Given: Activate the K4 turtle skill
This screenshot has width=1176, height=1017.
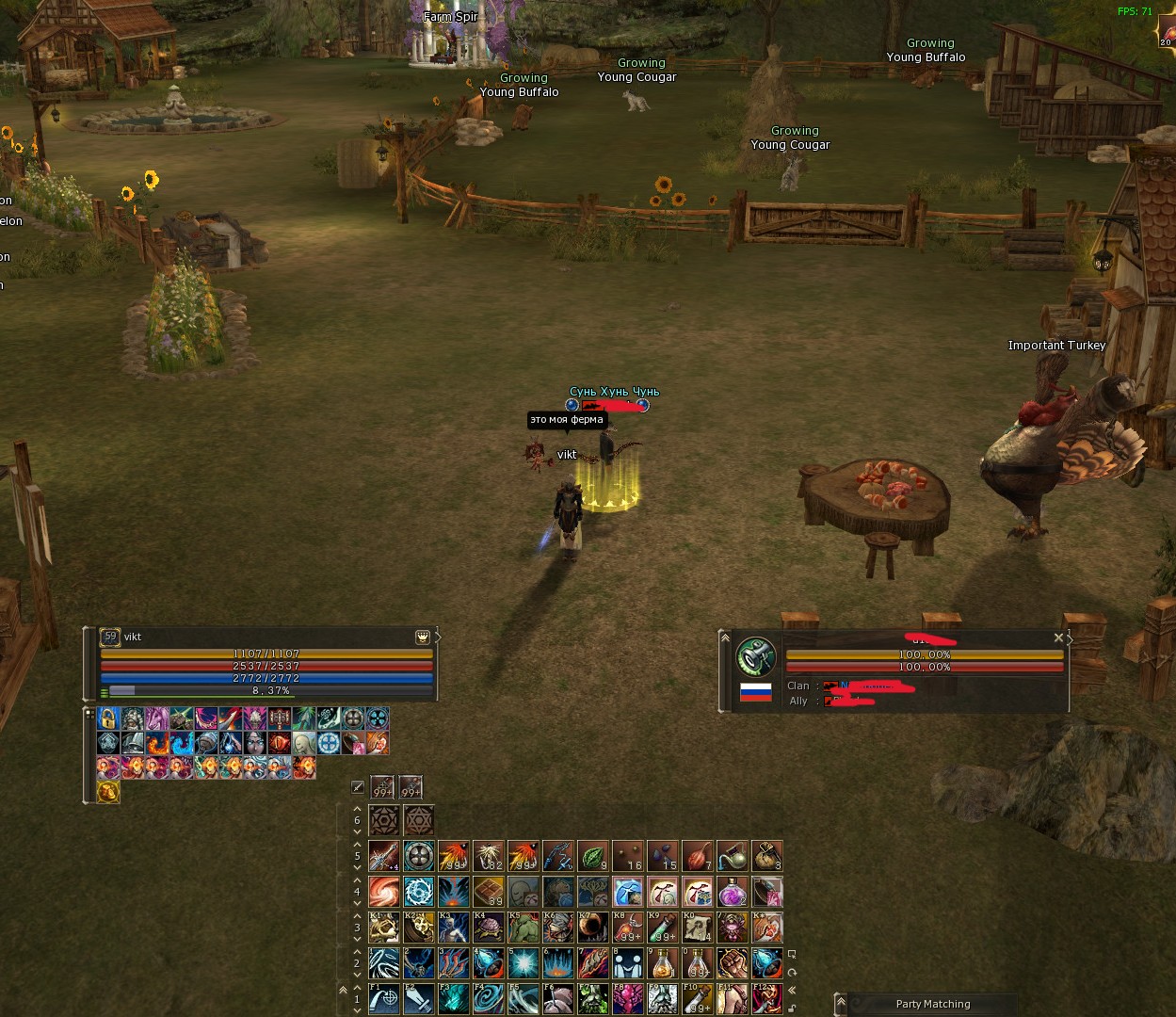Looking at the screenshot, I should [x=488, y=928].
